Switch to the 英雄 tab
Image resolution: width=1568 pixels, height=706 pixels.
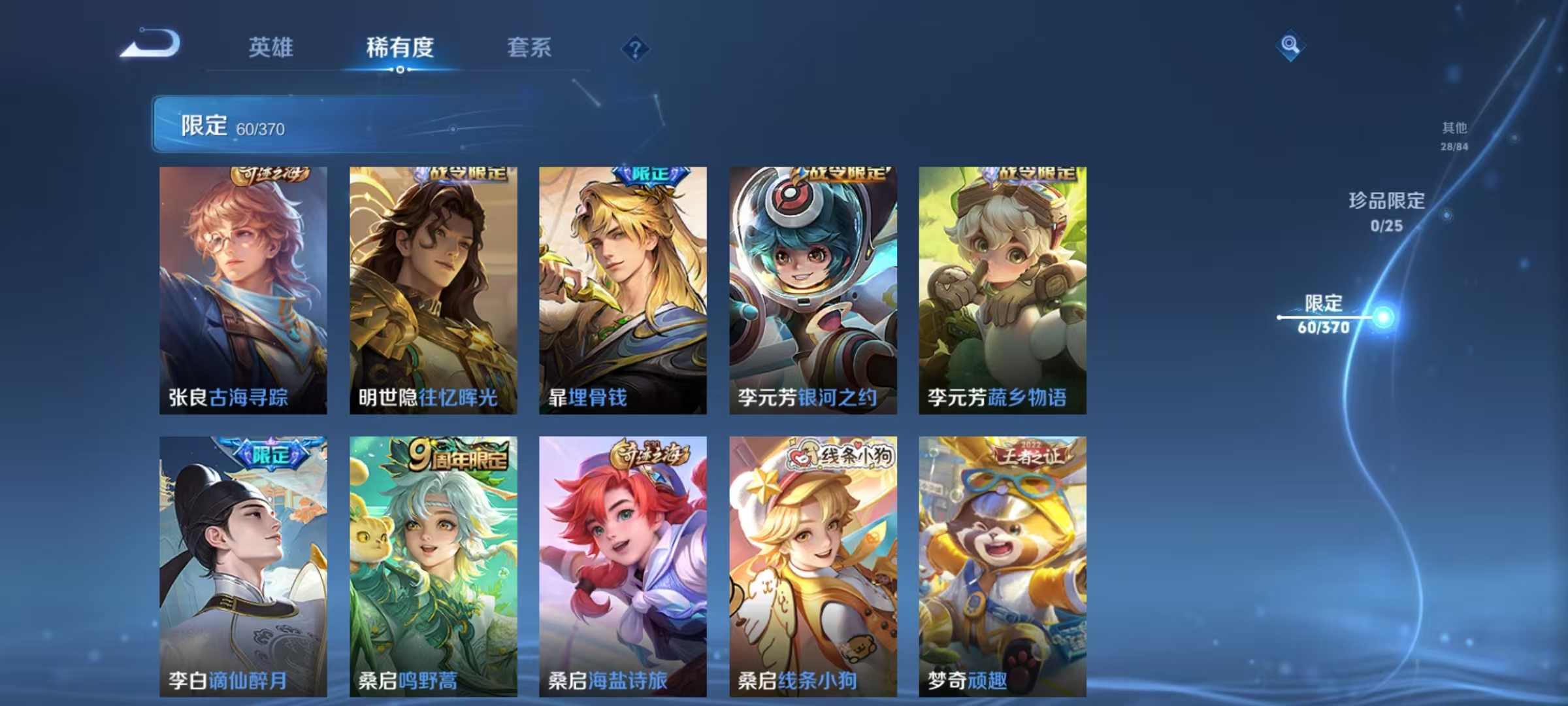[x=270, y=47]
